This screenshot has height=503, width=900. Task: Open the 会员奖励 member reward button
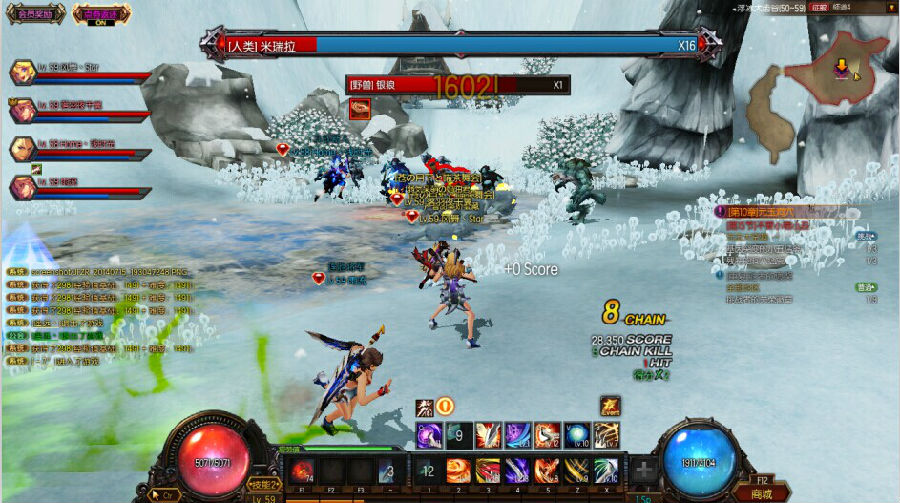point(34,13)
